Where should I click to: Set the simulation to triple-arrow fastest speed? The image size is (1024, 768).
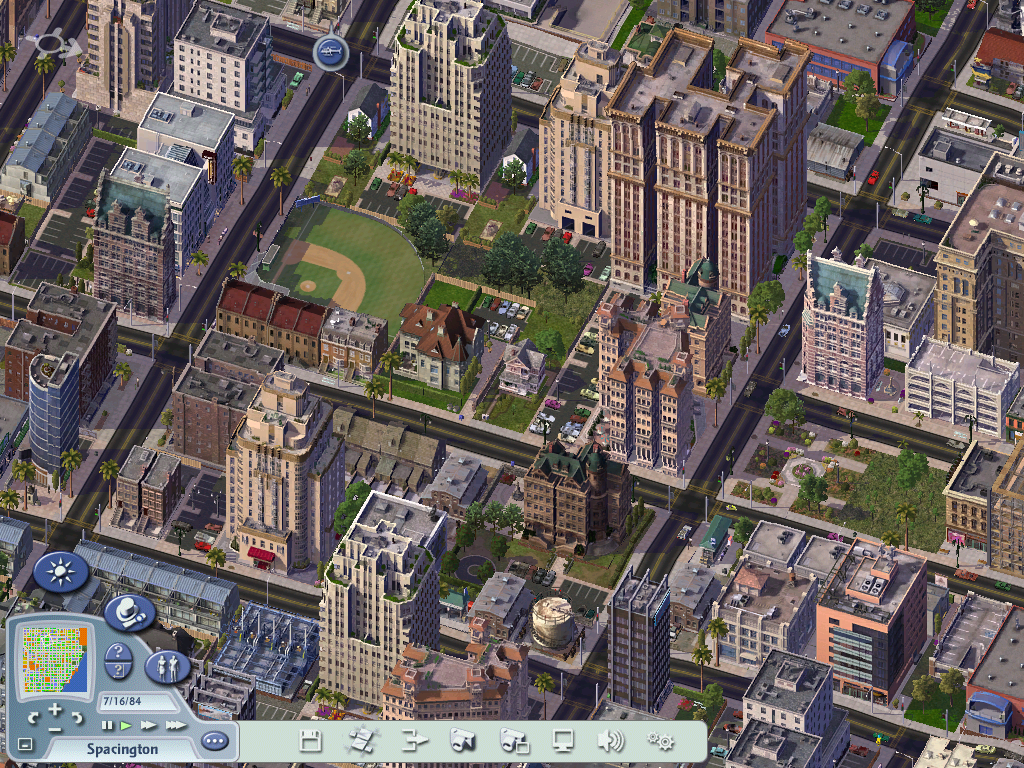175,725
